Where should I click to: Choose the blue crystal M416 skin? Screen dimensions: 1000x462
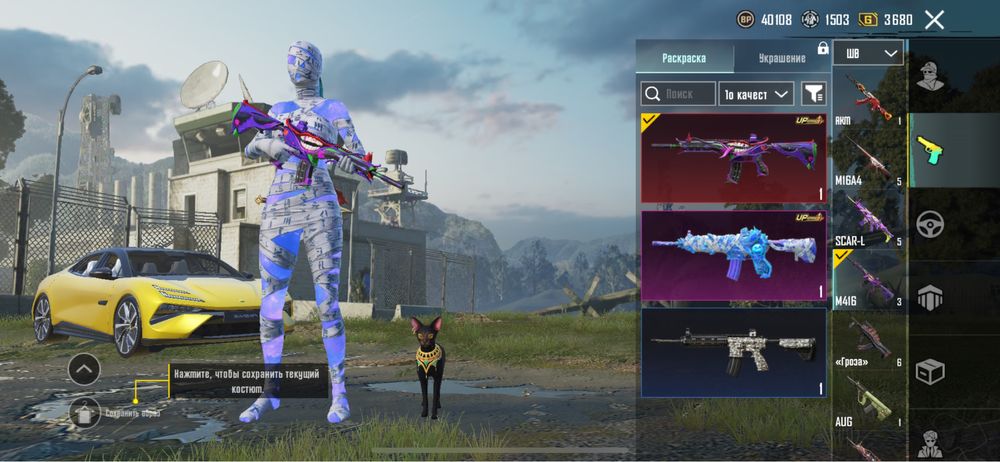click(733, 255)
